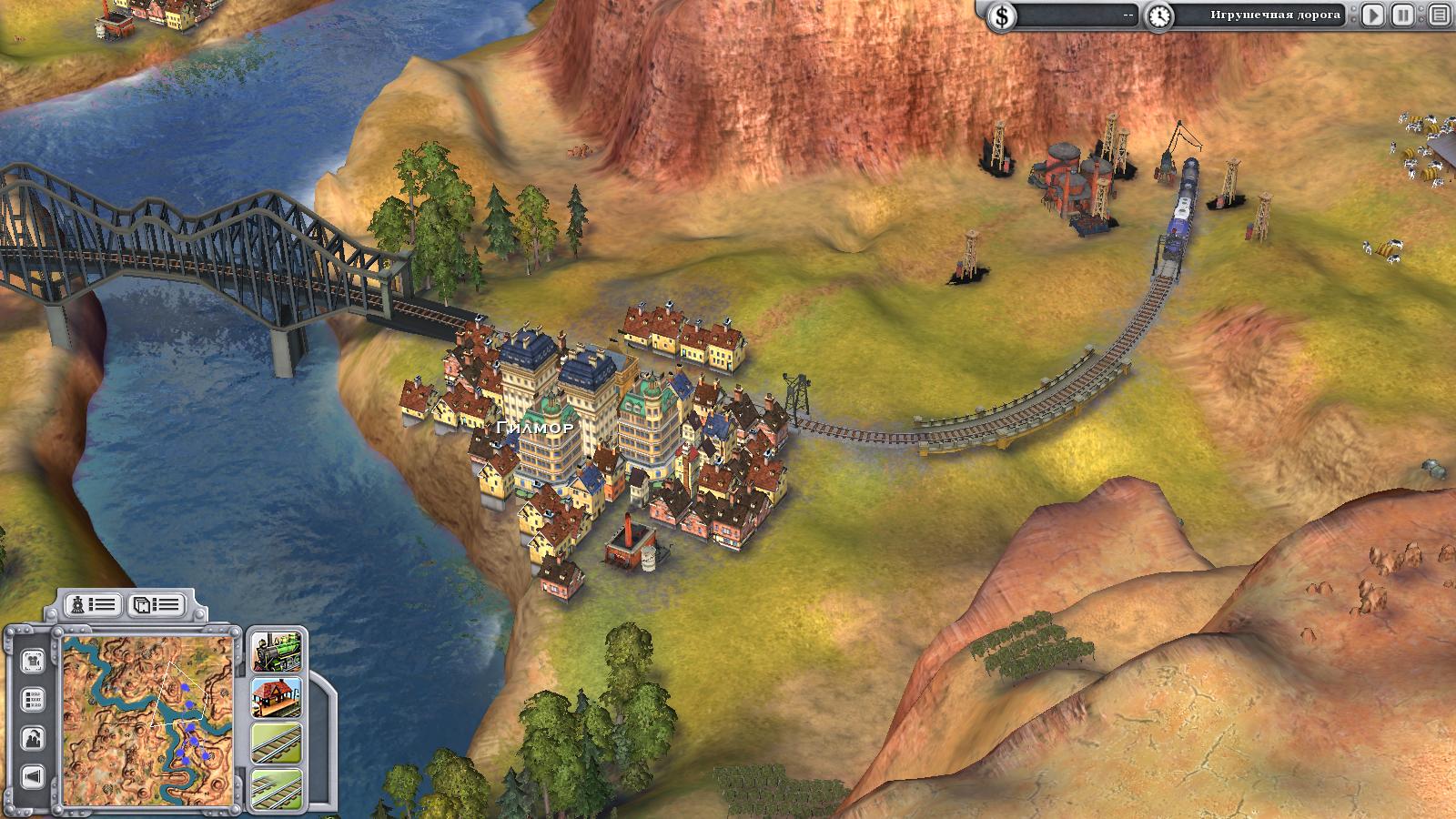Resume game with the play button

1373,15
